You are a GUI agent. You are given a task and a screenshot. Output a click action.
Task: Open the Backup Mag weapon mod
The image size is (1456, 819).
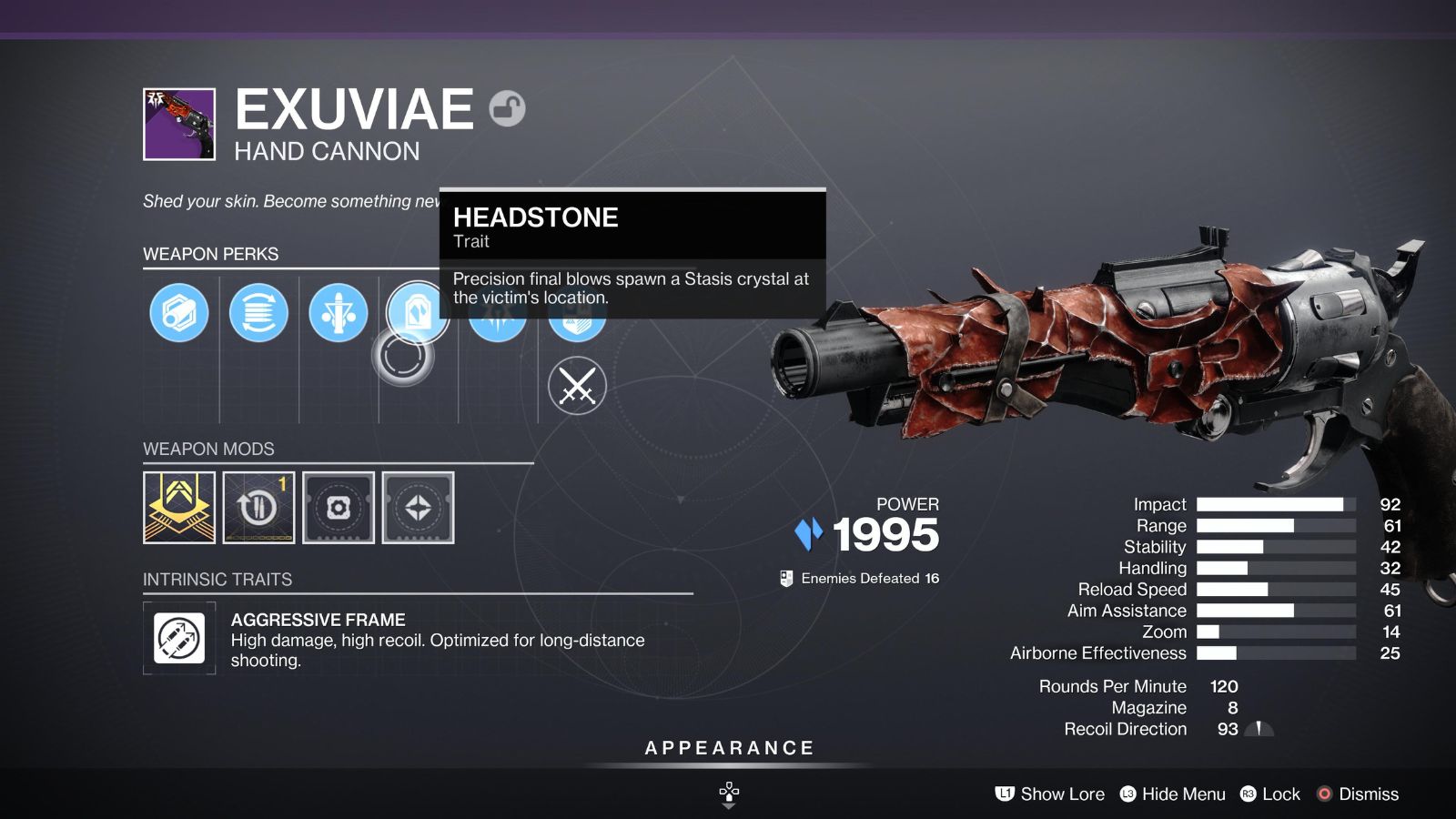tap(258, 508)
